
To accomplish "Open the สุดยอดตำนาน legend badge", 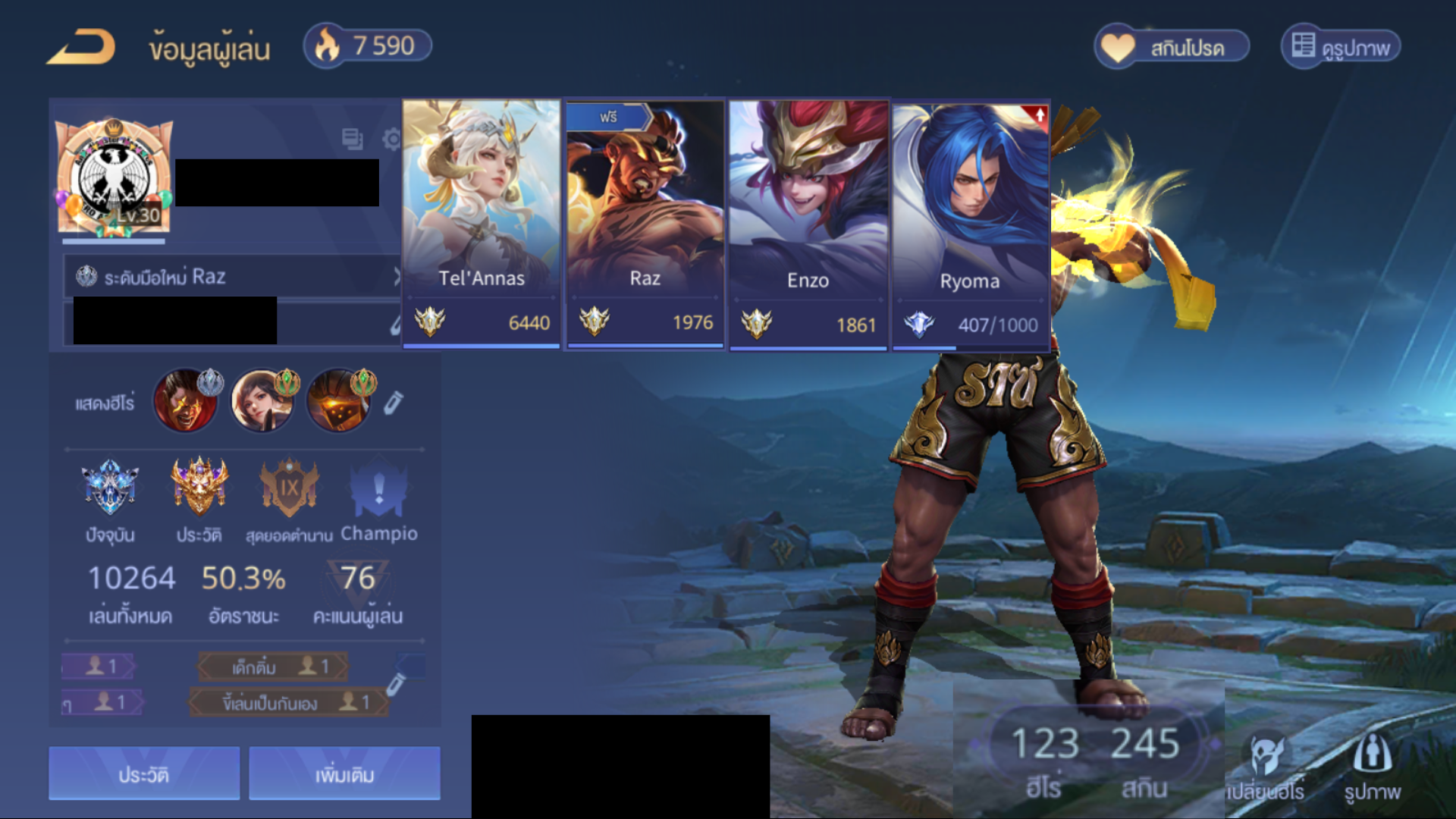I will [289, 488].
